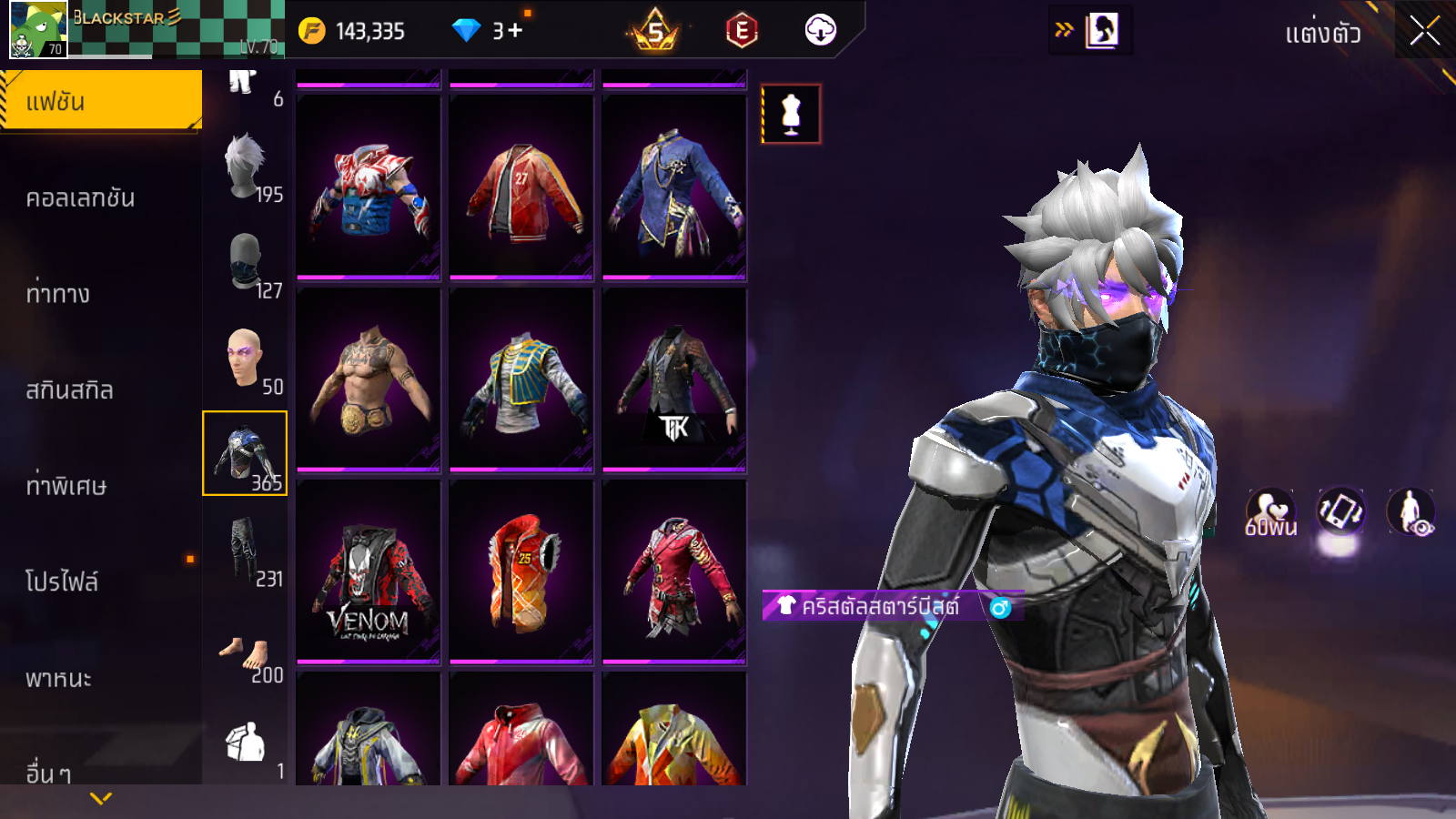Pick the red number 27 jacket
Viewport: 1456px width, 819px height.
coord(521,188)
